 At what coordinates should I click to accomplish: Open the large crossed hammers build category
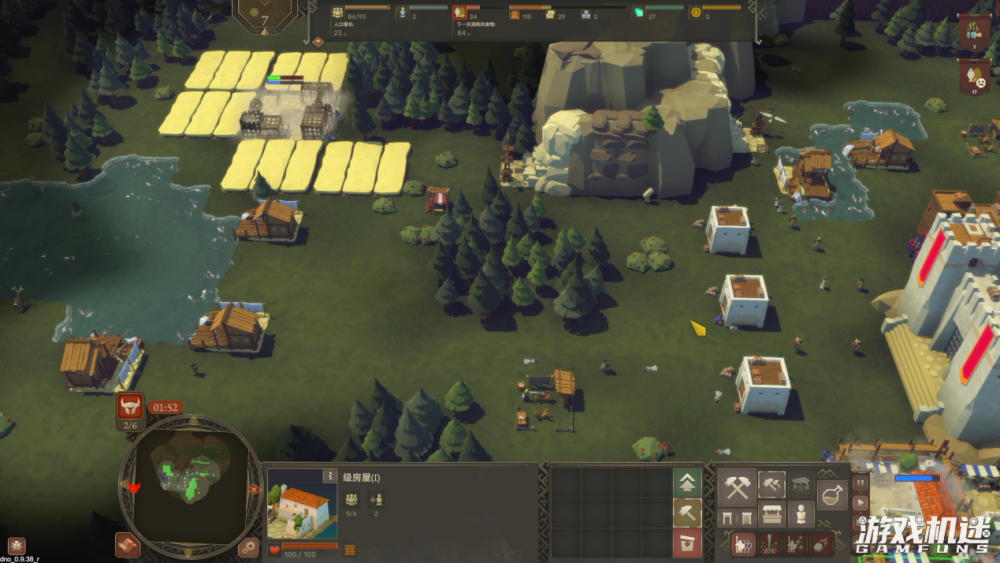(x=738, y=488)
